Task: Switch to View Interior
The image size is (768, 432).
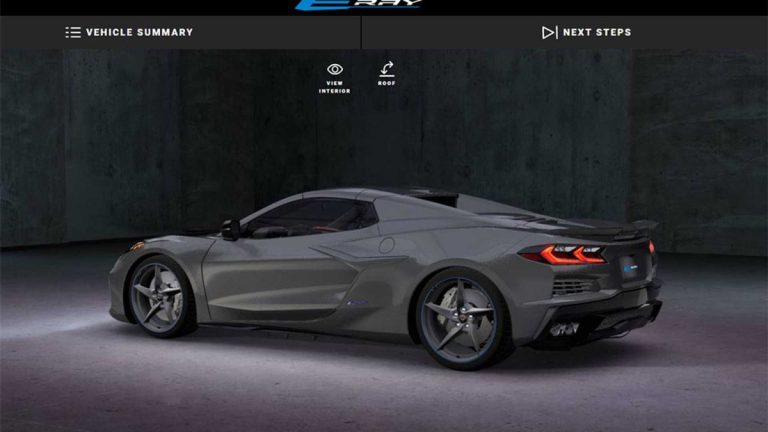Action: coord(334,76)
